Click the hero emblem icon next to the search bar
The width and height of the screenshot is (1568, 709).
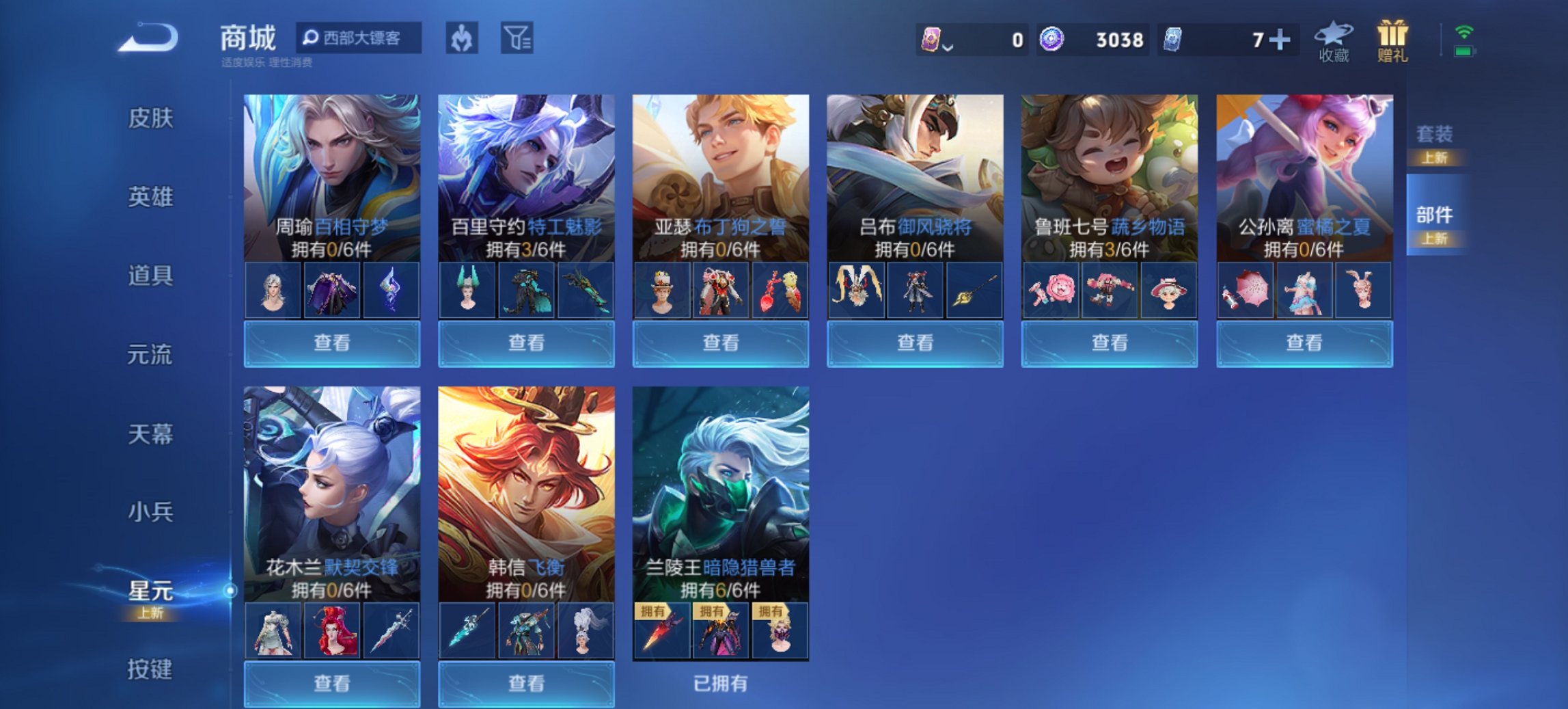pos(460,39)
